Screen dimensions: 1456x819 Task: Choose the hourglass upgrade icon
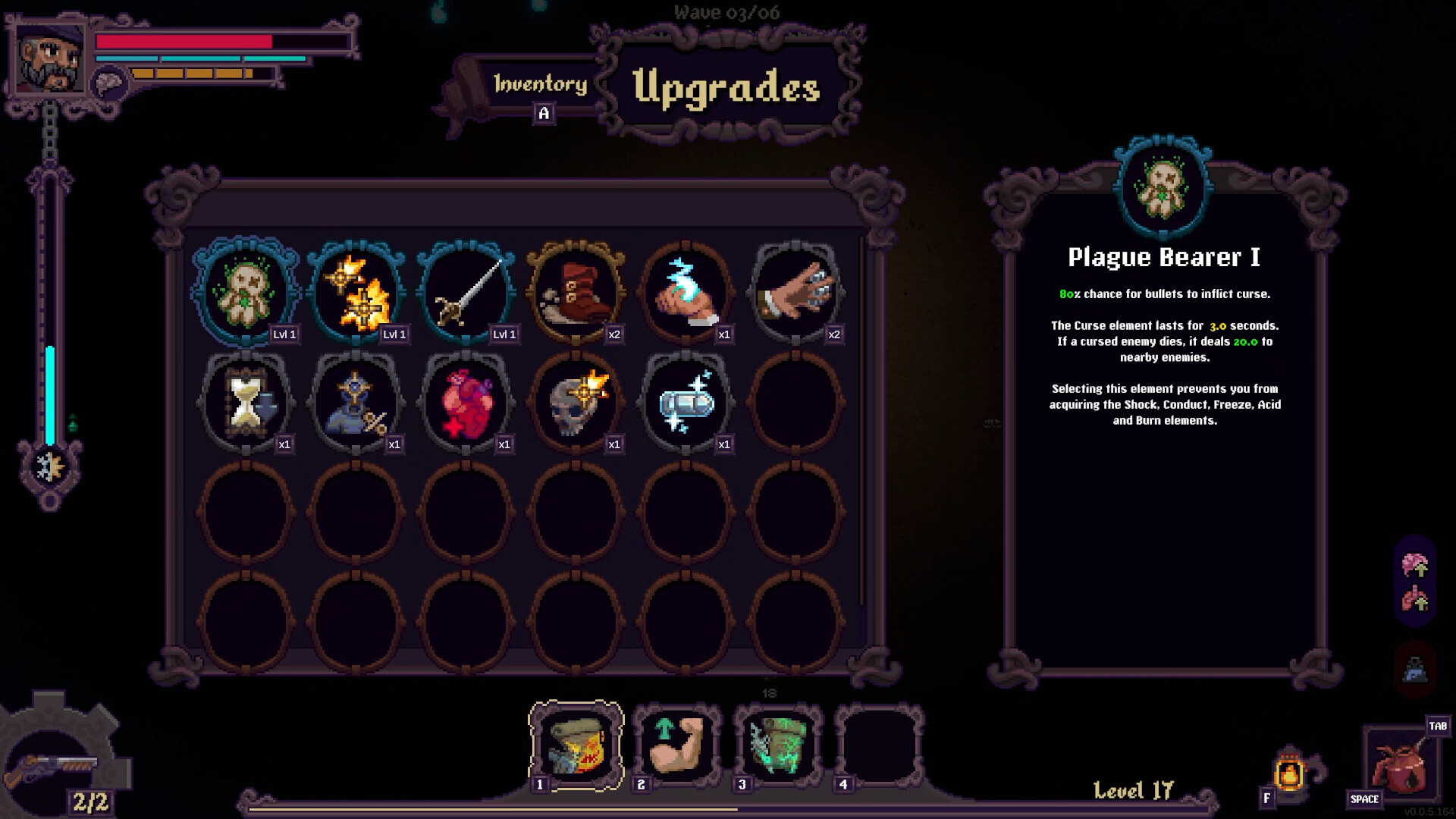pos(246,402)
